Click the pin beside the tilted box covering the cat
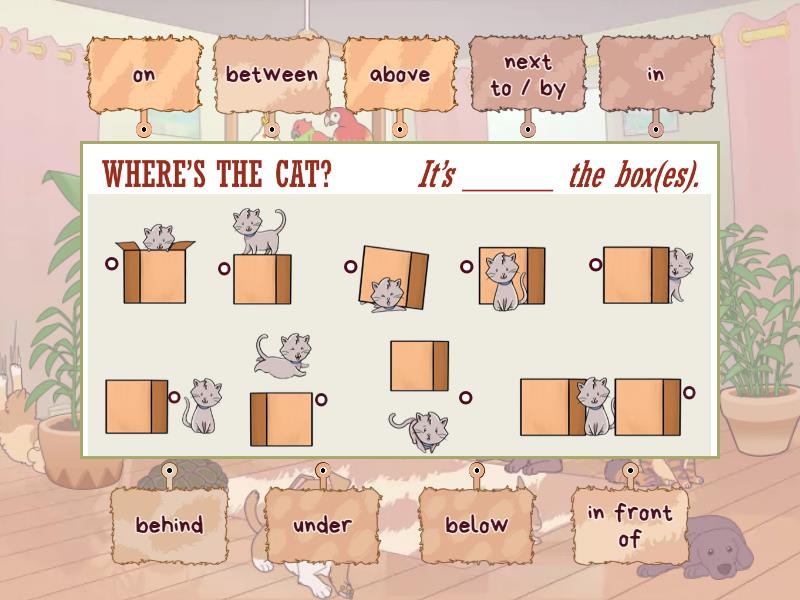800x600 pixels. pos(351,267)
